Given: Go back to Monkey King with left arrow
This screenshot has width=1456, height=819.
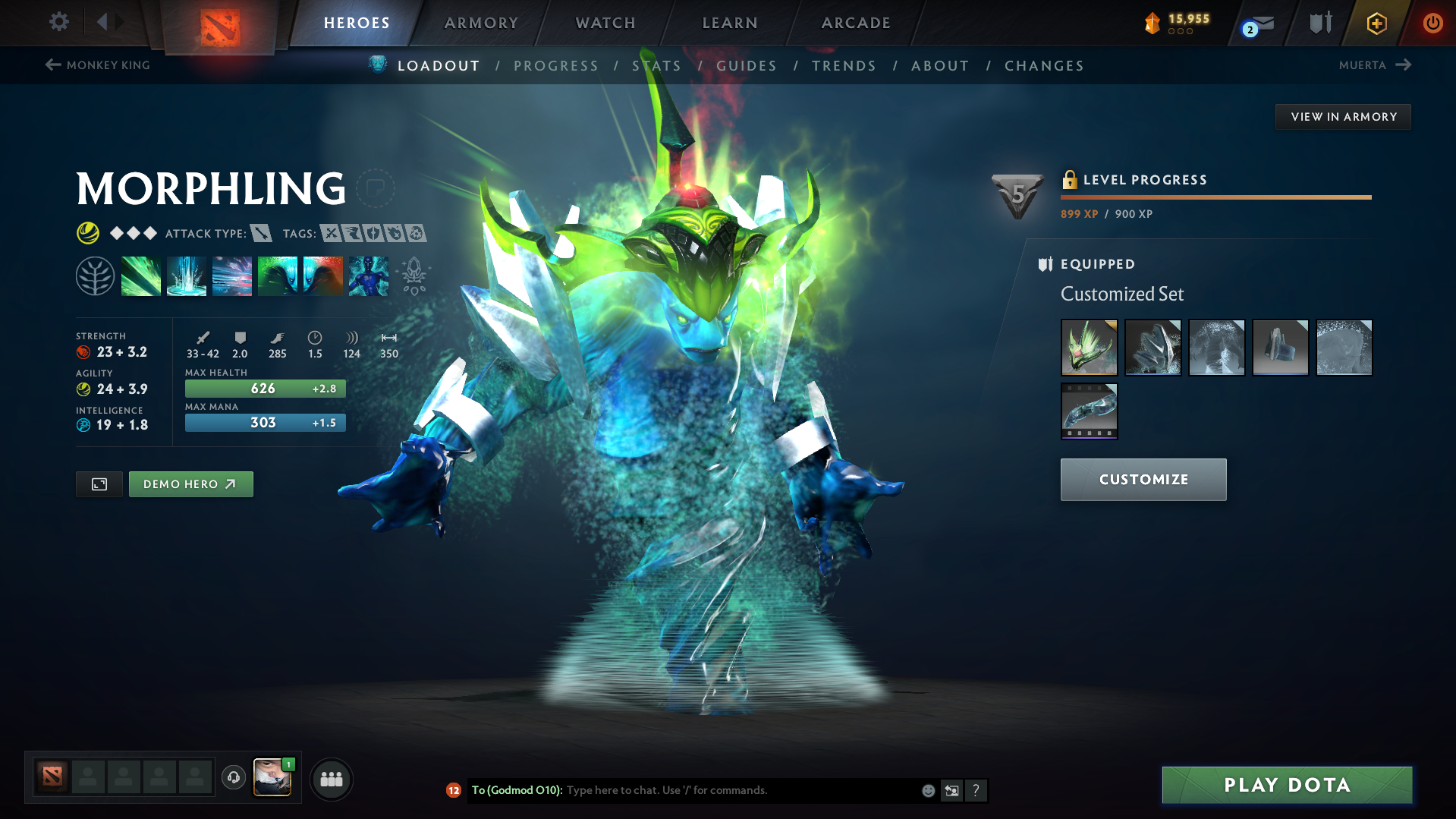Looking at the screenshot, I should click(52, 65).
